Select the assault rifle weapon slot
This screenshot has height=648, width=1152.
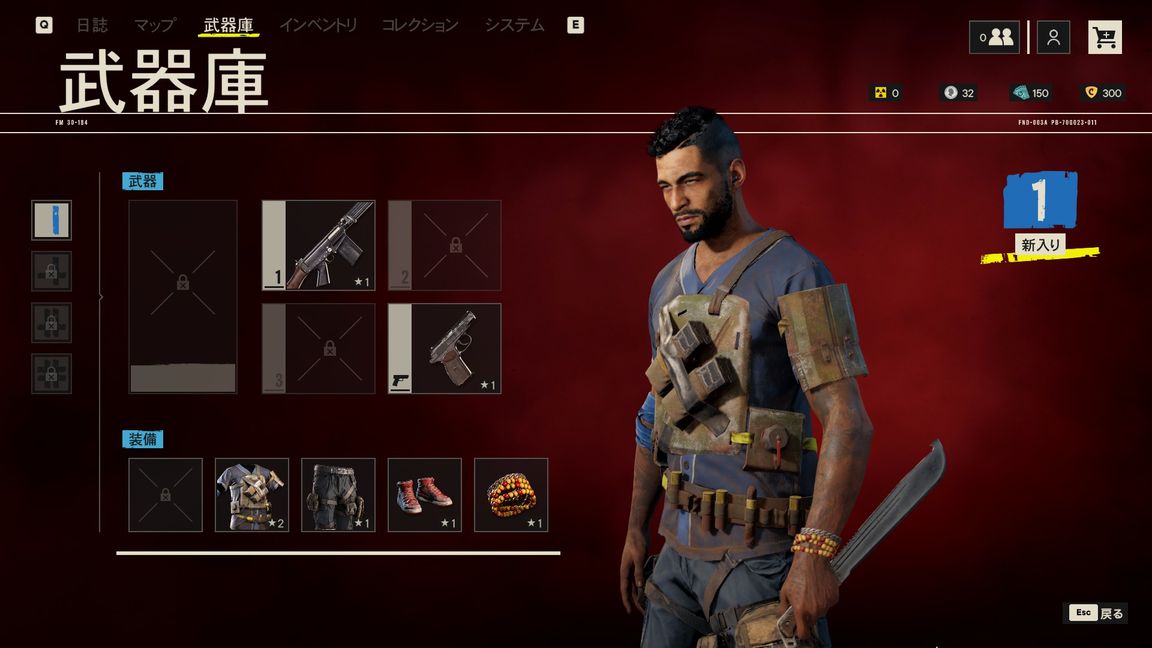pos(319,246)
